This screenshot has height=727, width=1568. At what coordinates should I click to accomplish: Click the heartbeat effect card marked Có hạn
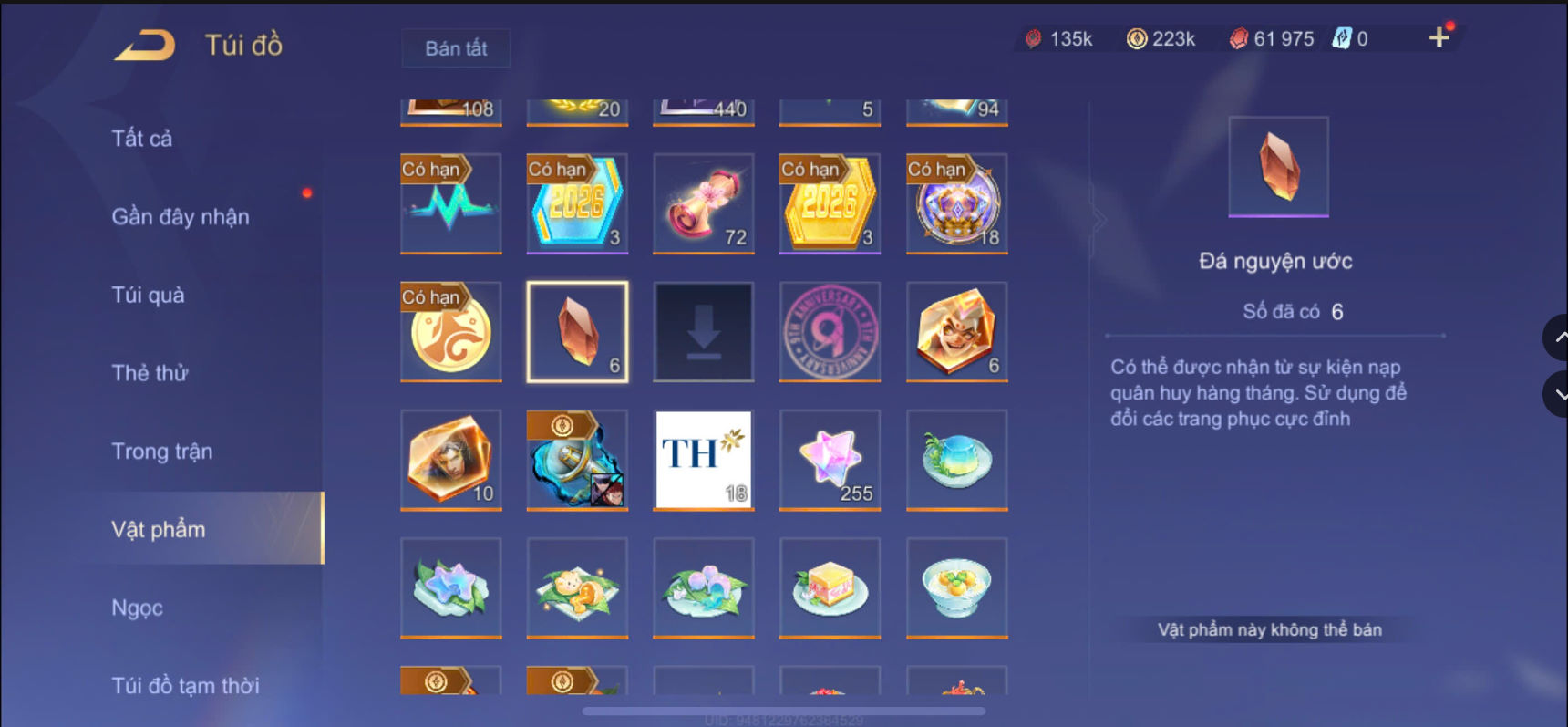450,203
